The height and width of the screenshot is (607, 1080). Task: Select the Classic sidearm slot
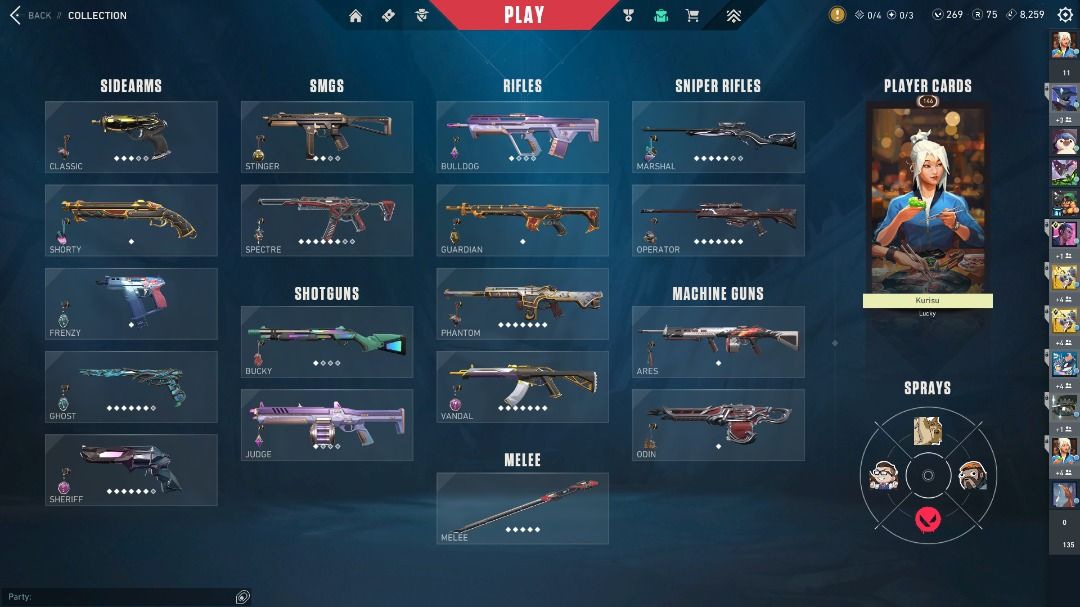point(131,137)
